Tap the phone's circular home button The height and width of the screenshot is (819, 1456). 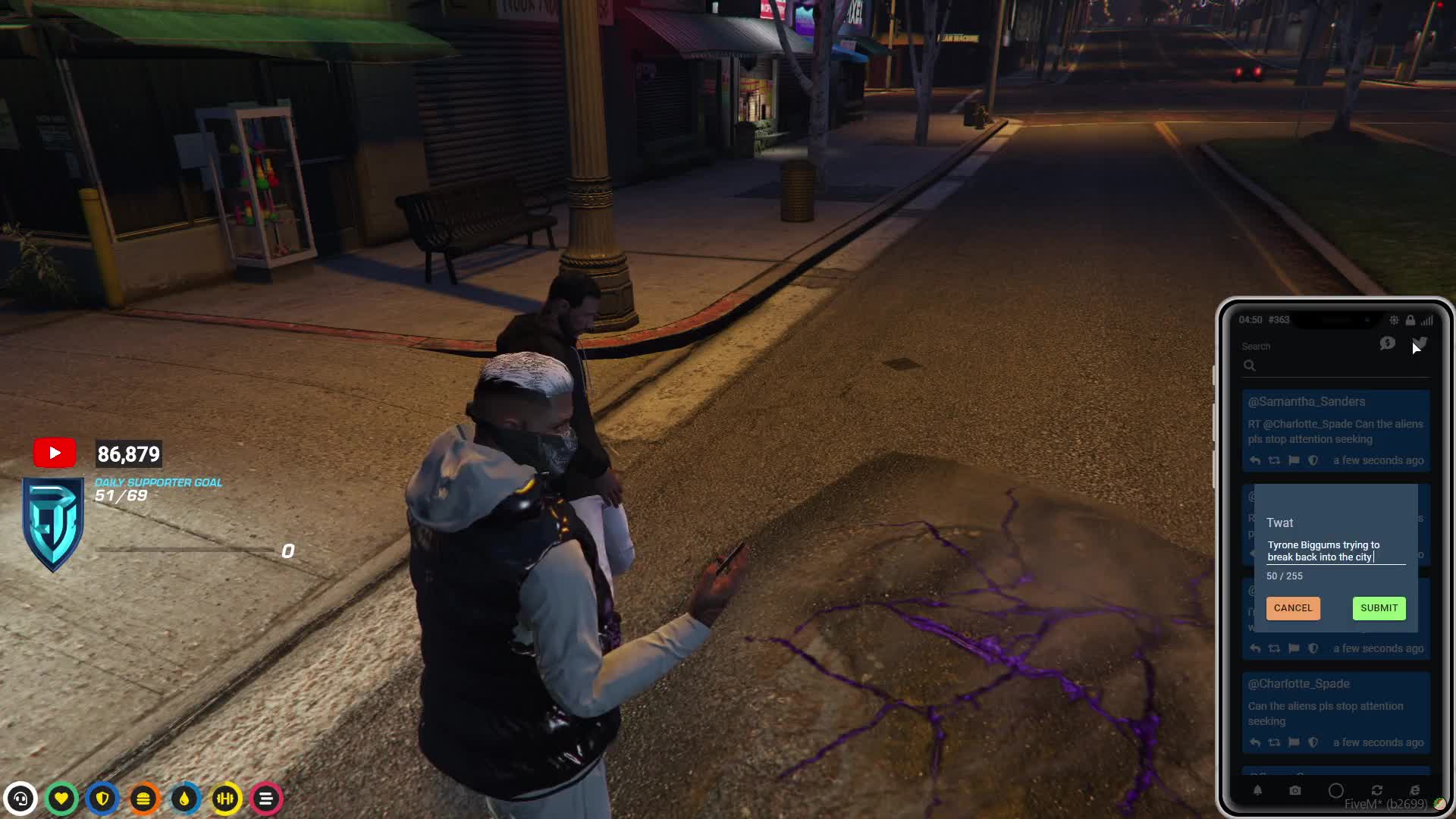[x=1336, y=790]
